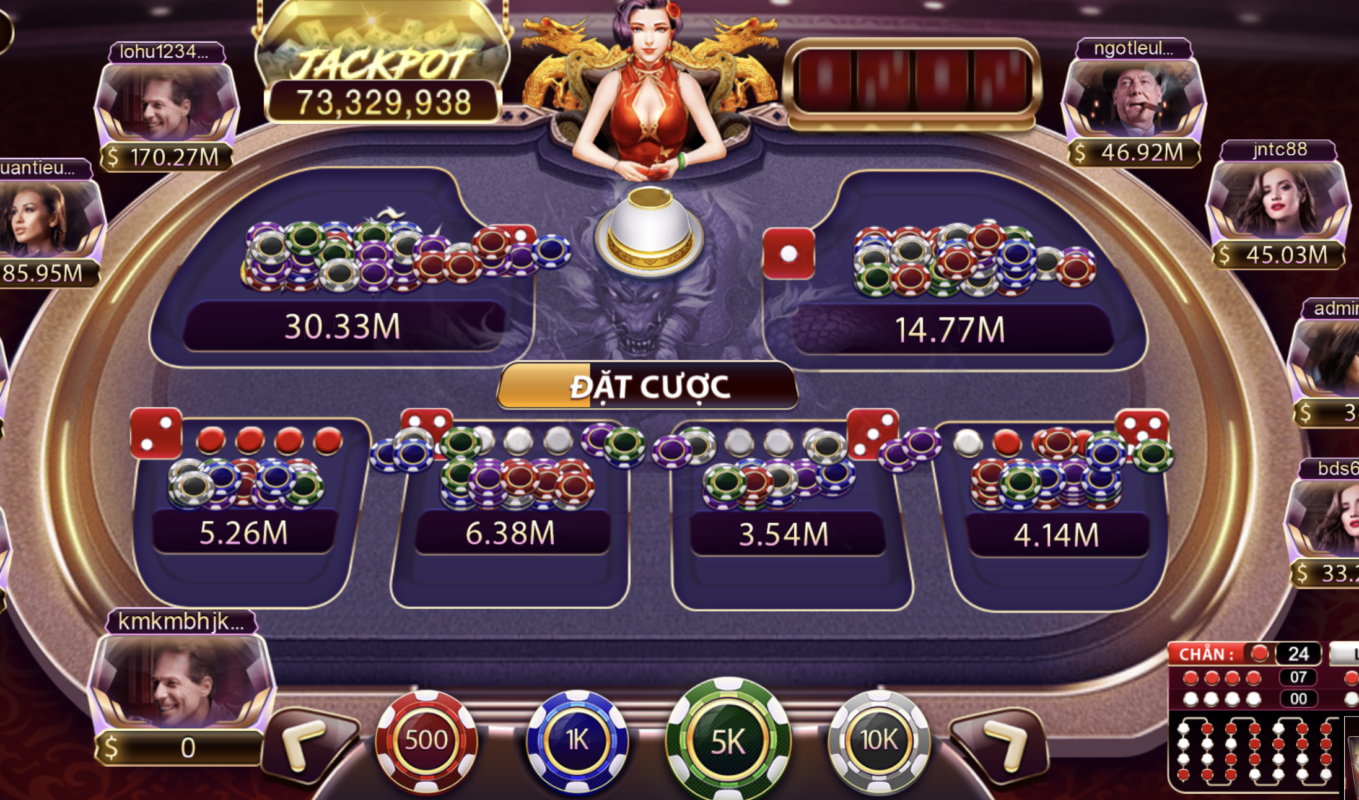Image resolution: width=1359 pixels, height=800 pixels.
Task: Open jntc88's player profile
Action: tap(1278, 203)
